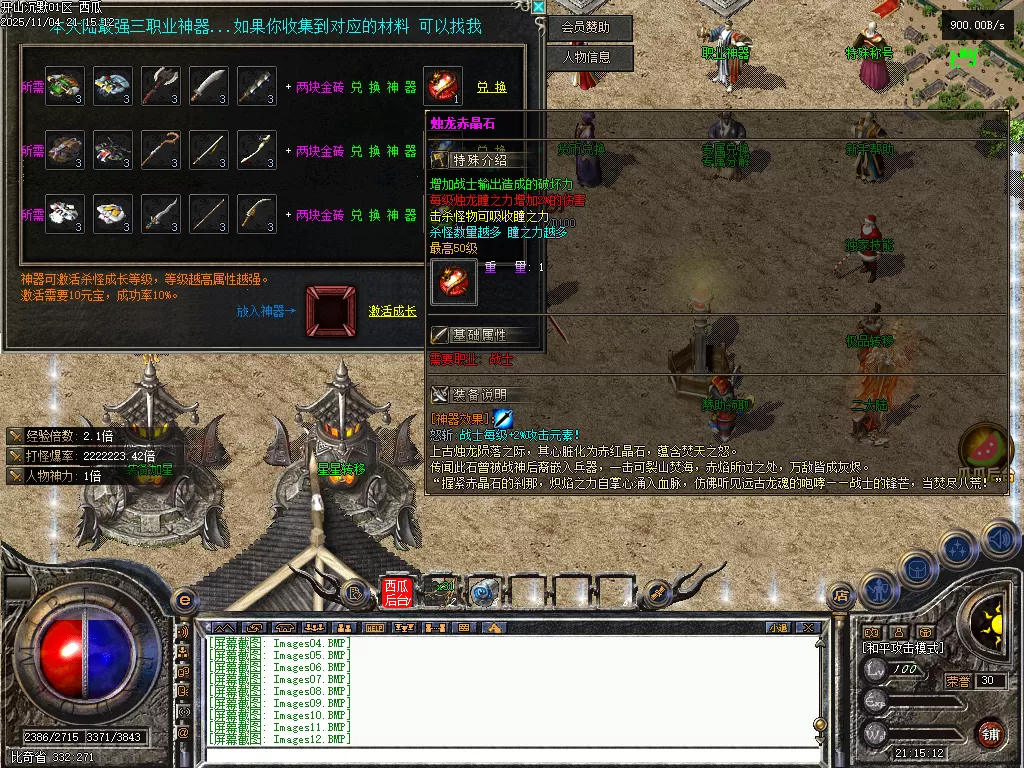Select the battle axe material slot

pyautogui.click(x=160, y=86)
